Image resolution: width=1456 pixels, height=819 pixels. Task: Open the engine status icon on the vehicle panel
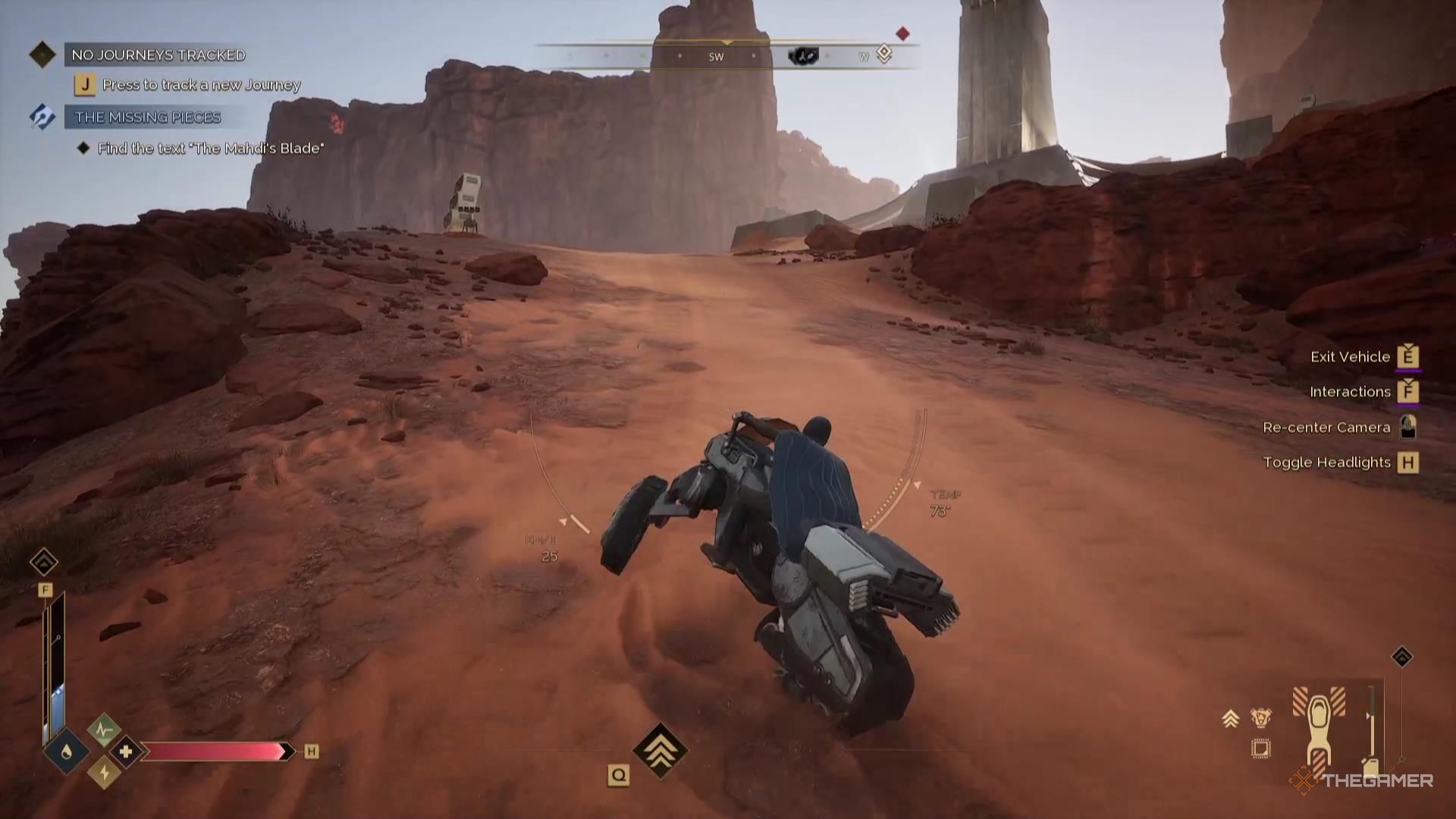pos(1261,717)
